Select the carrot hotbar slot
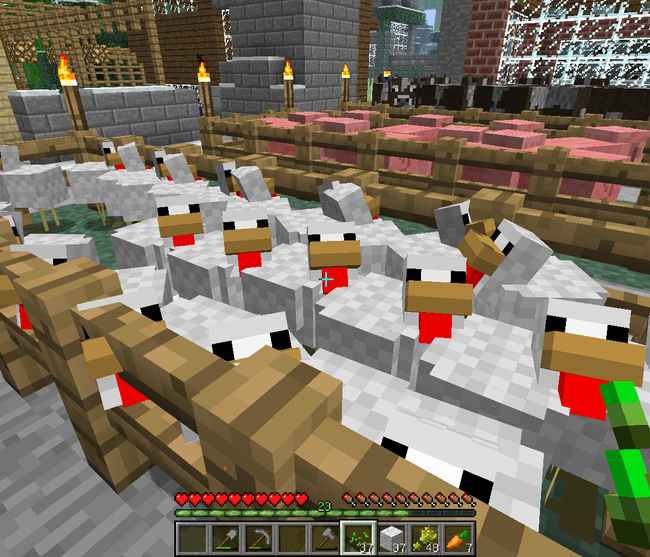Viewport: 650px width, 557px height. pyautogui.click(x=455, y=540)
